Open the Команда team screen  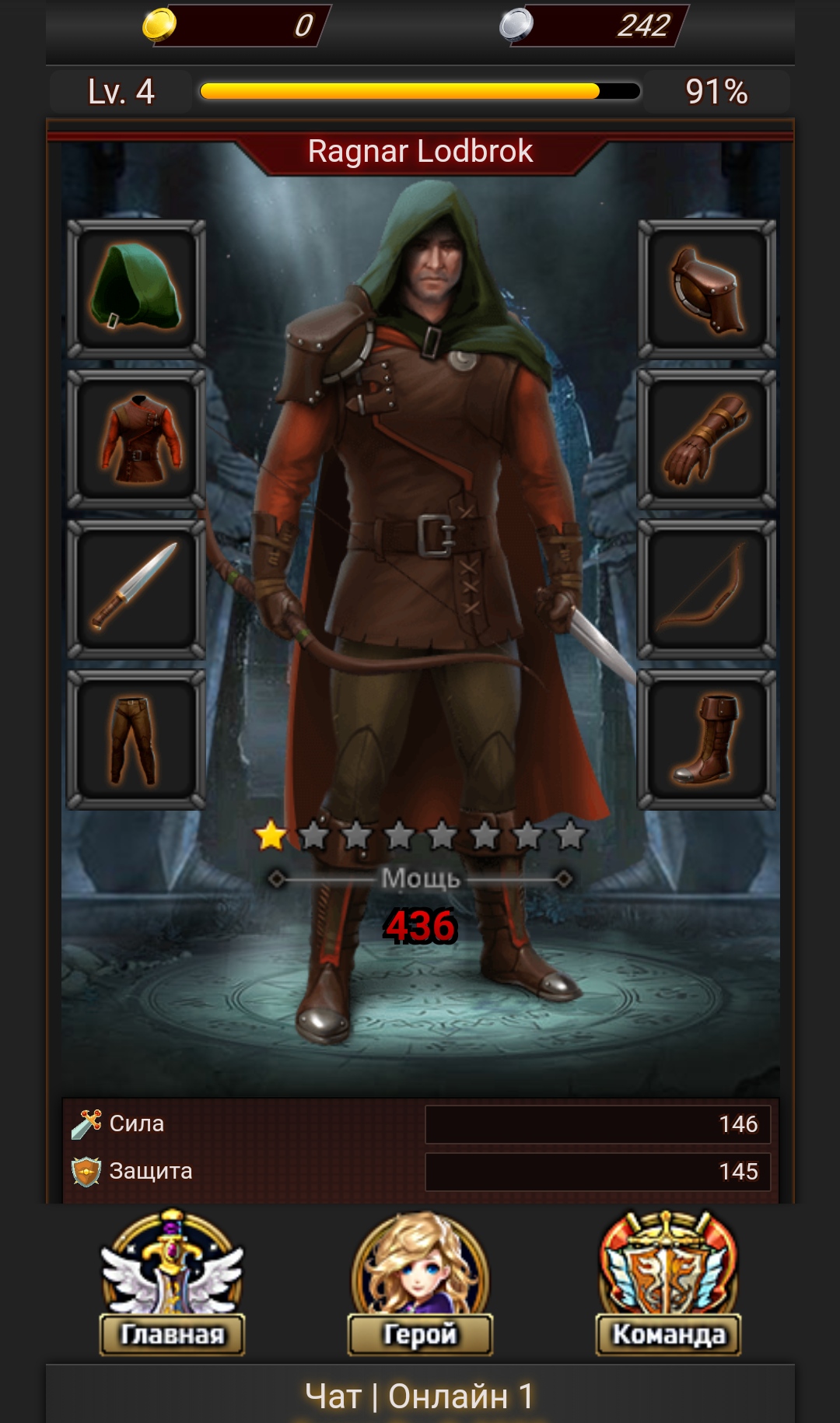(x=668, y=1284)
